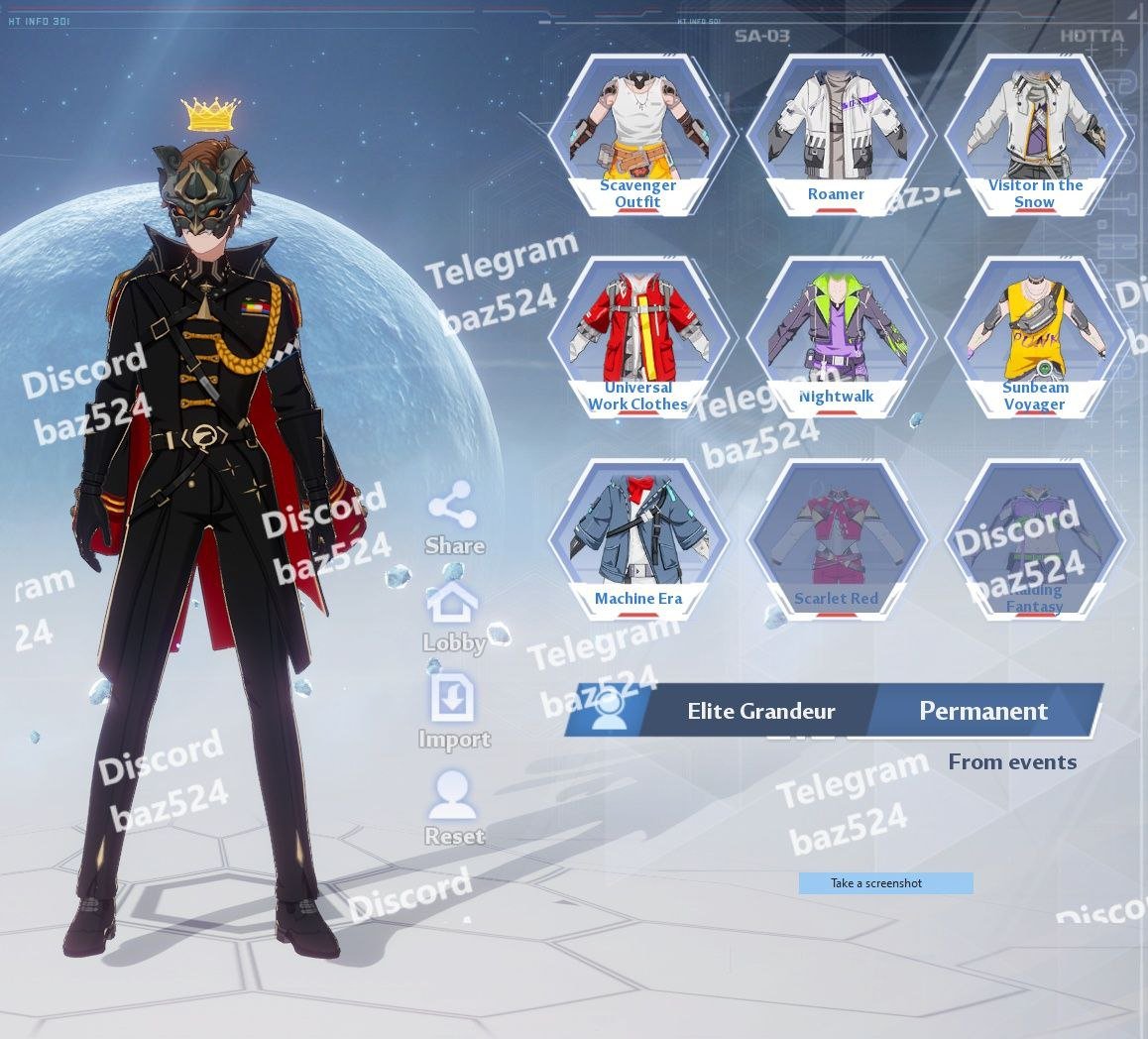This screenshot has width=1148, height=1039.
Task: Select the Universal Work Clothes outfit
Action: pos(637,338)
